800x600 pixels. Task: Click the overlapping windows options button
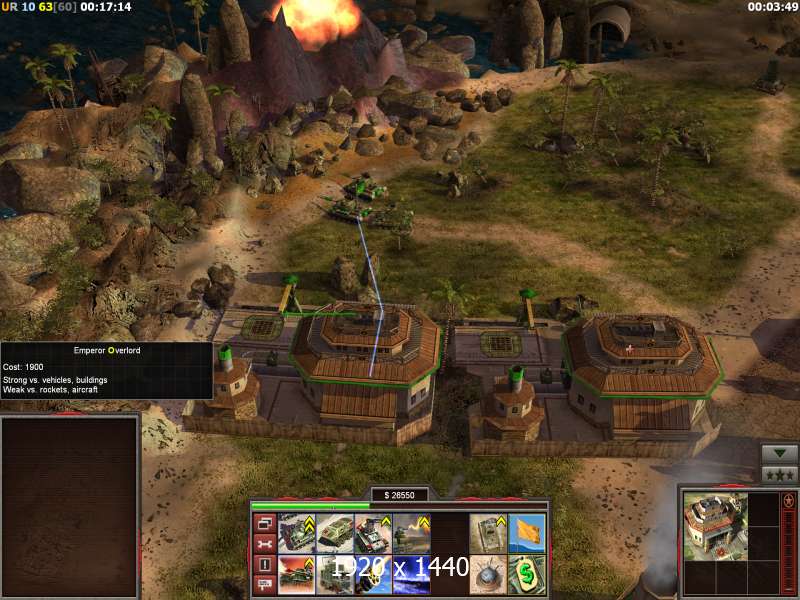tap(266, 523)
